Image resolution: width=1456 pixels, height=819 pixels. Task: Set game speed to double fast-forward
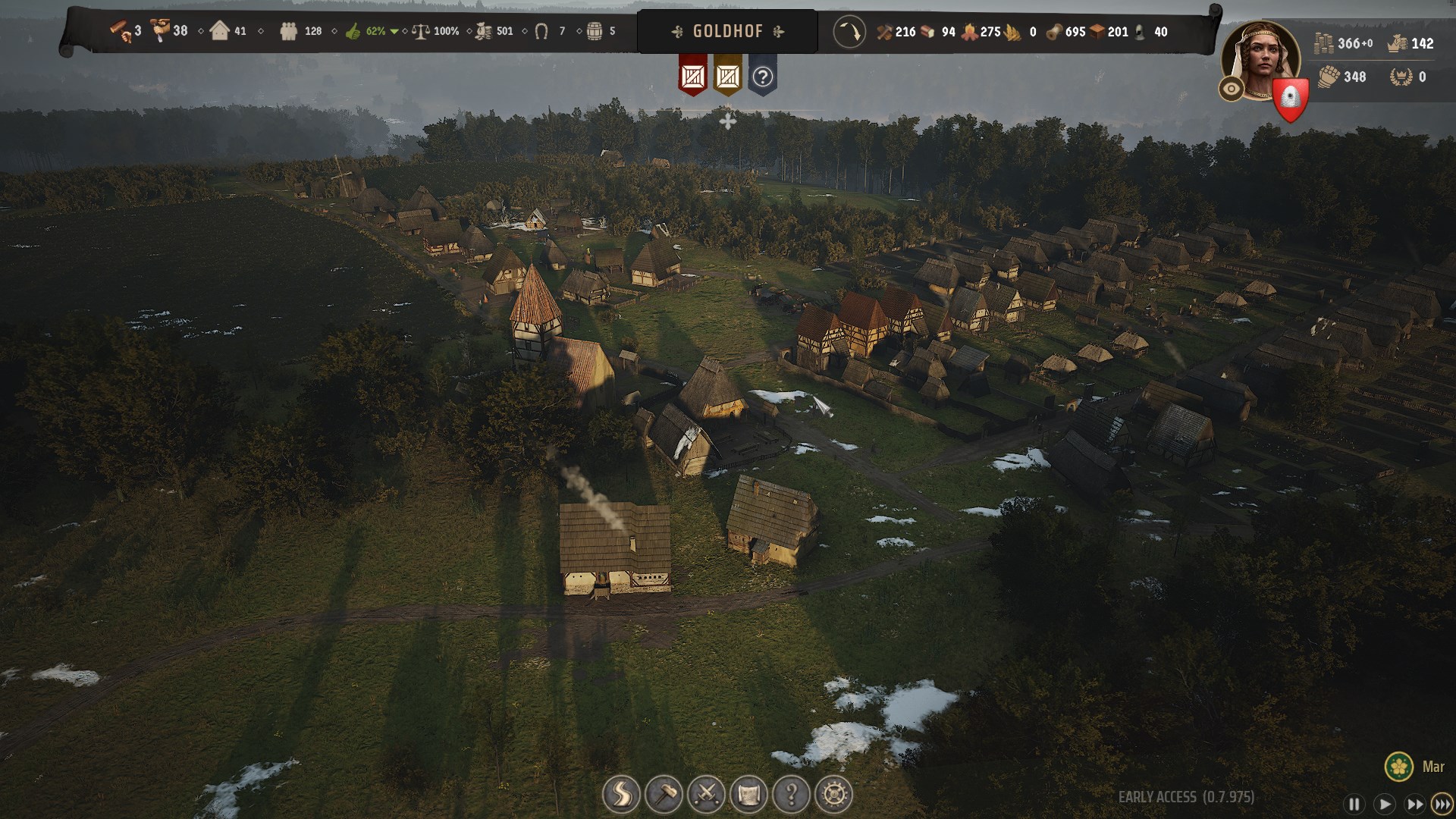click(x=1414, y=804)
